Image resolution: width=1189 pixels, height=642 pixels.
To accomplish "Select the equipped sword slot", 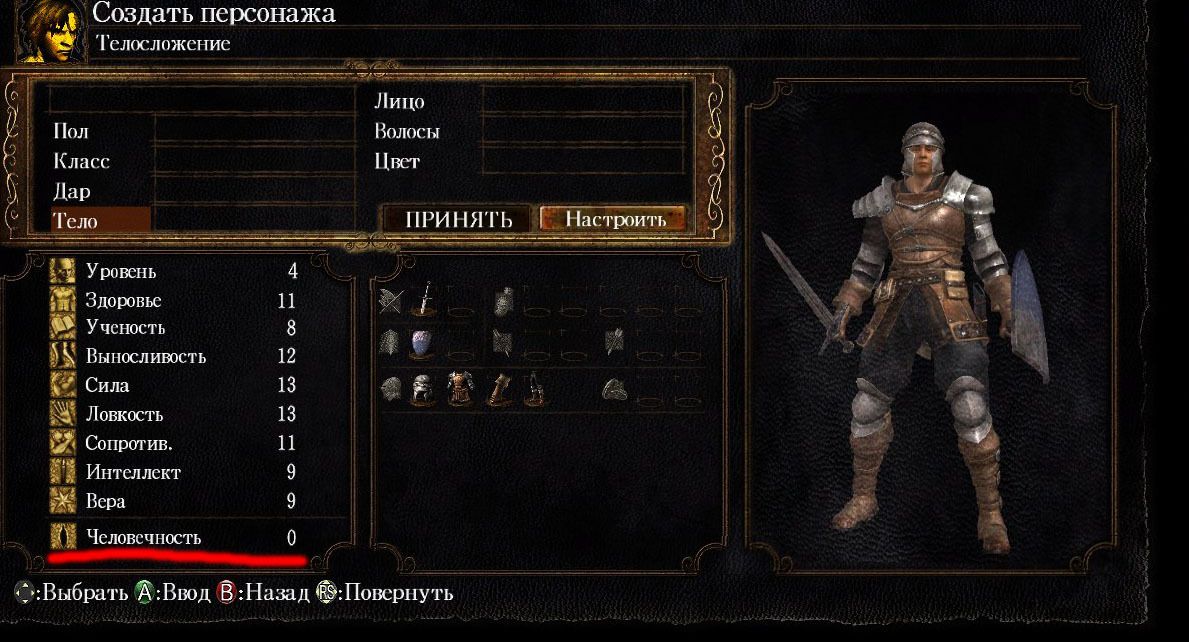I will [426, 298].
